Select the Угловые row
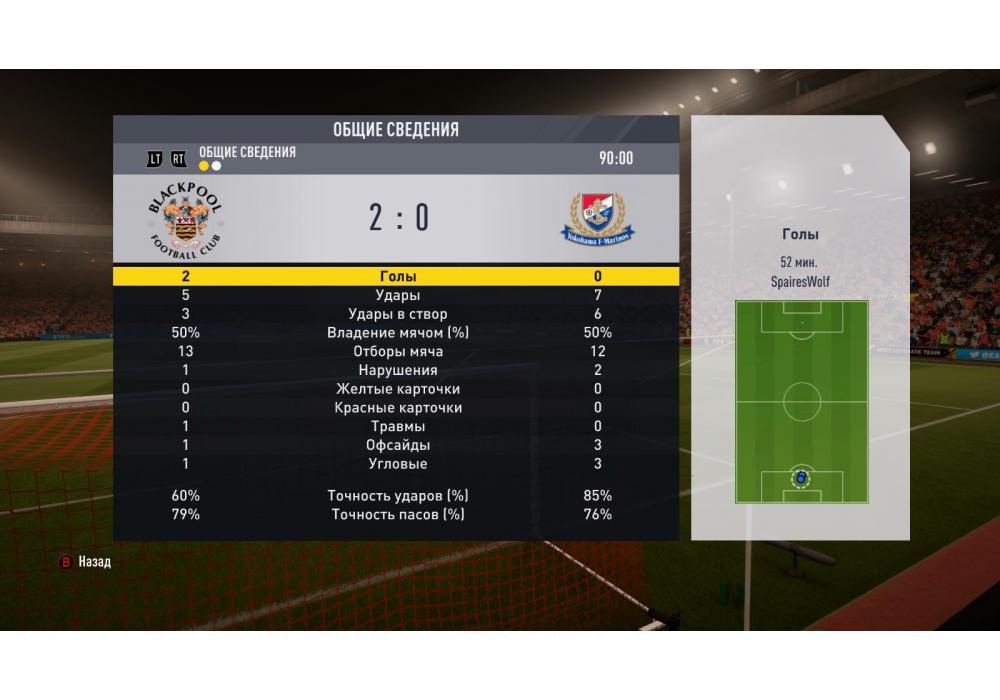 [x=397, y=464]
